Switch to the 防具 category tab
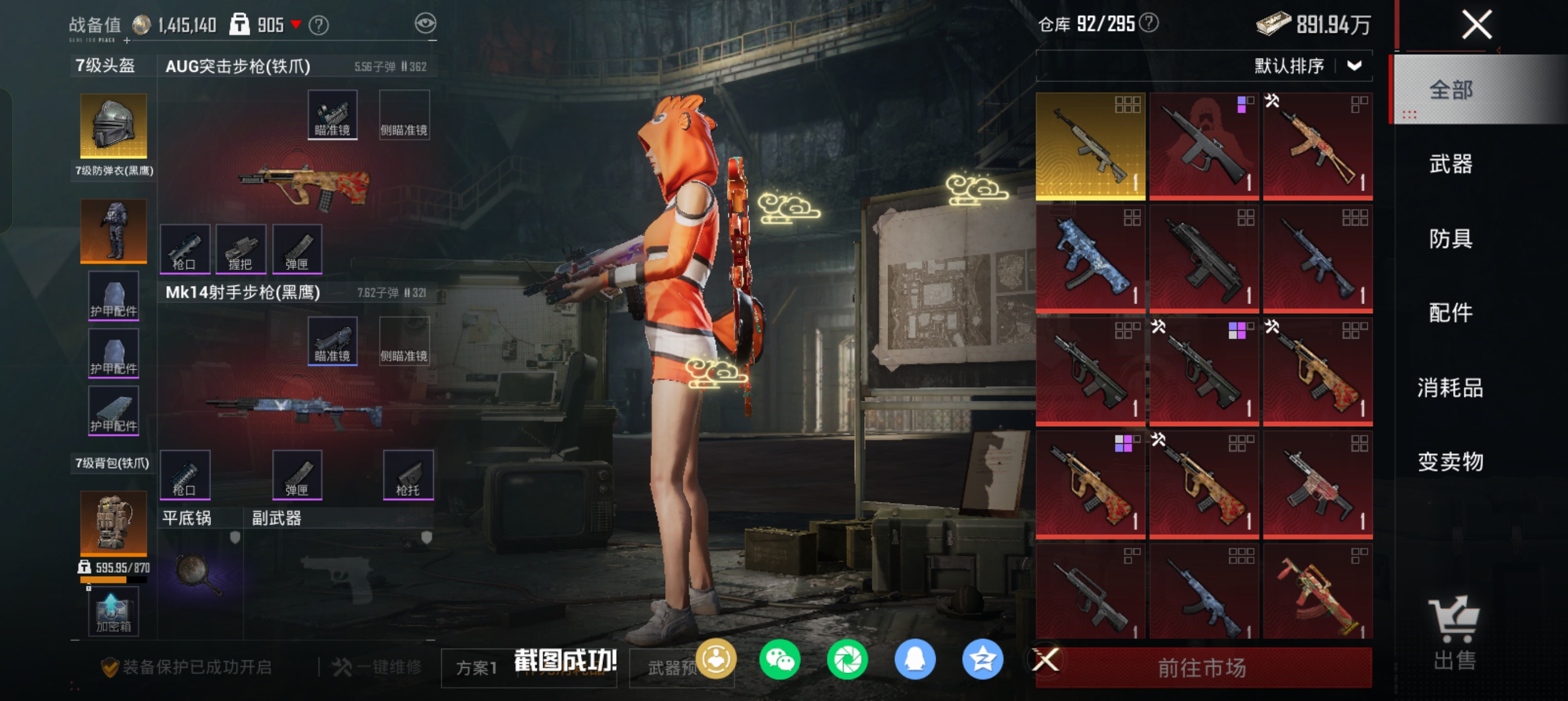1568x701 pixels. pyautogui.click(x=1450, y=239)
